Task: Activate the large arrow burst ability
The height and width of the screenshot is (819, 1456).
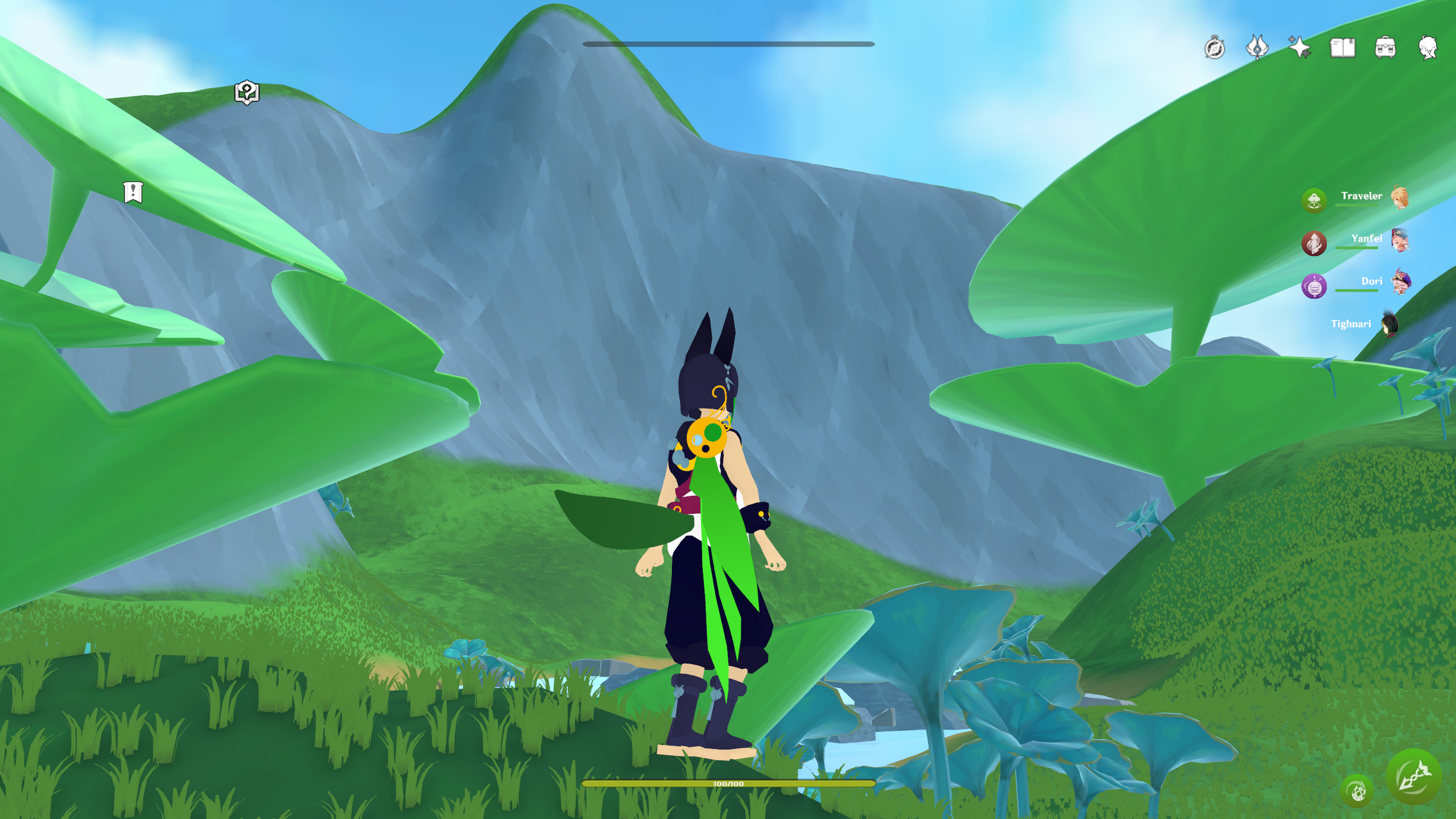Action: (1413, 777)
